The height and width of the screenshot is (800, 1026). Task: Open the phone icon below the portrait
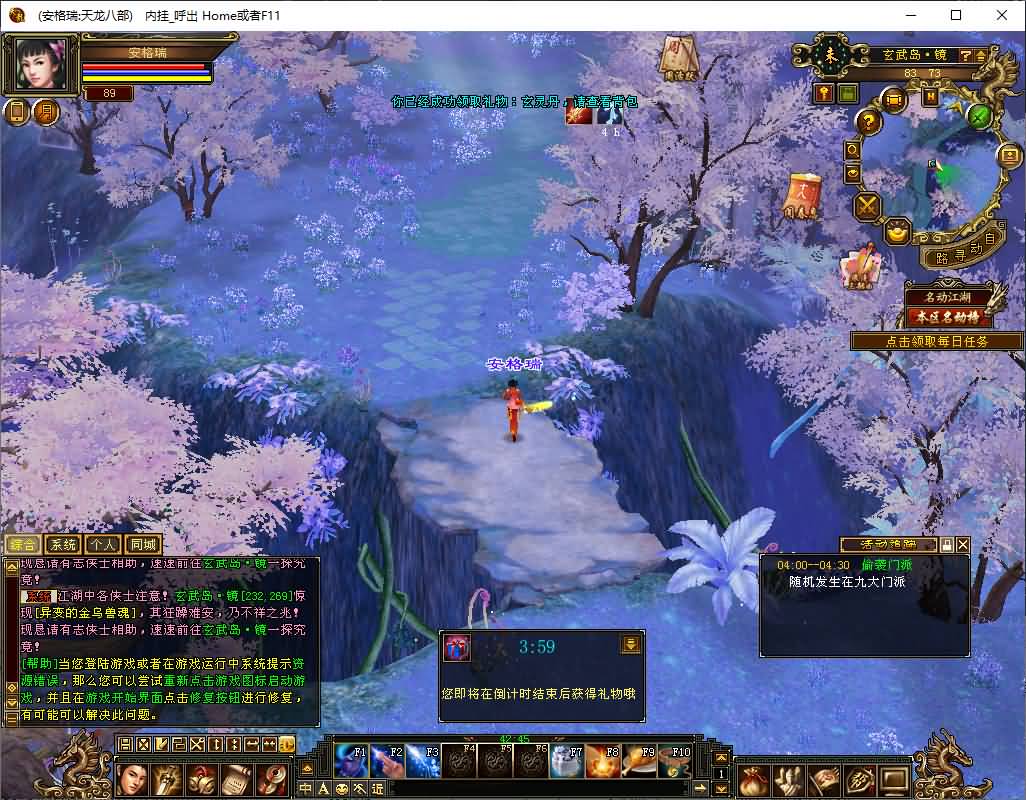pyautogui.click(x=17, y=112)
